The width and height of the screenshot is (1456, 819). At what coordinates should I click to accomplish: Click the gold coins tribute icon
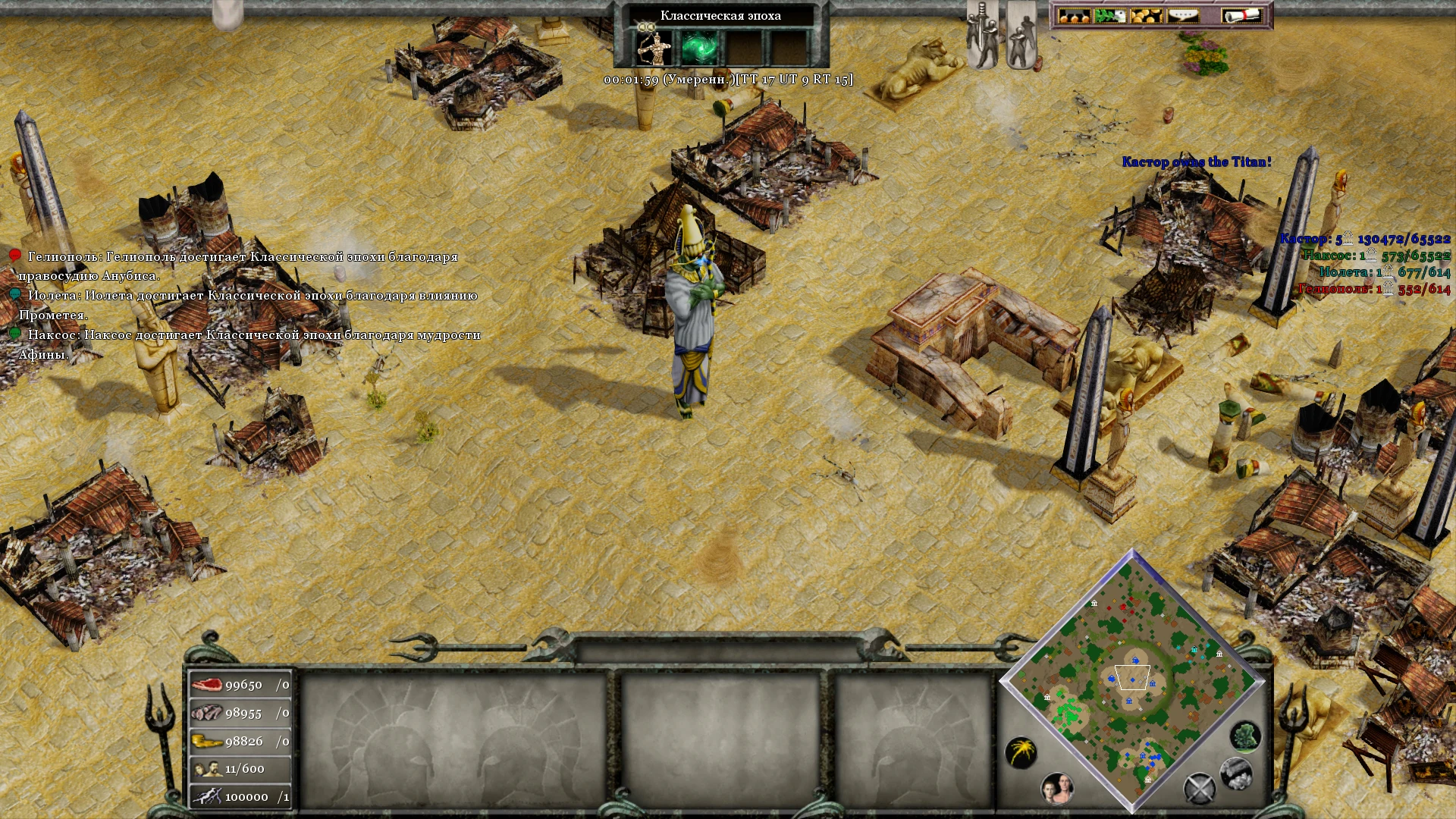(1145, 15)
